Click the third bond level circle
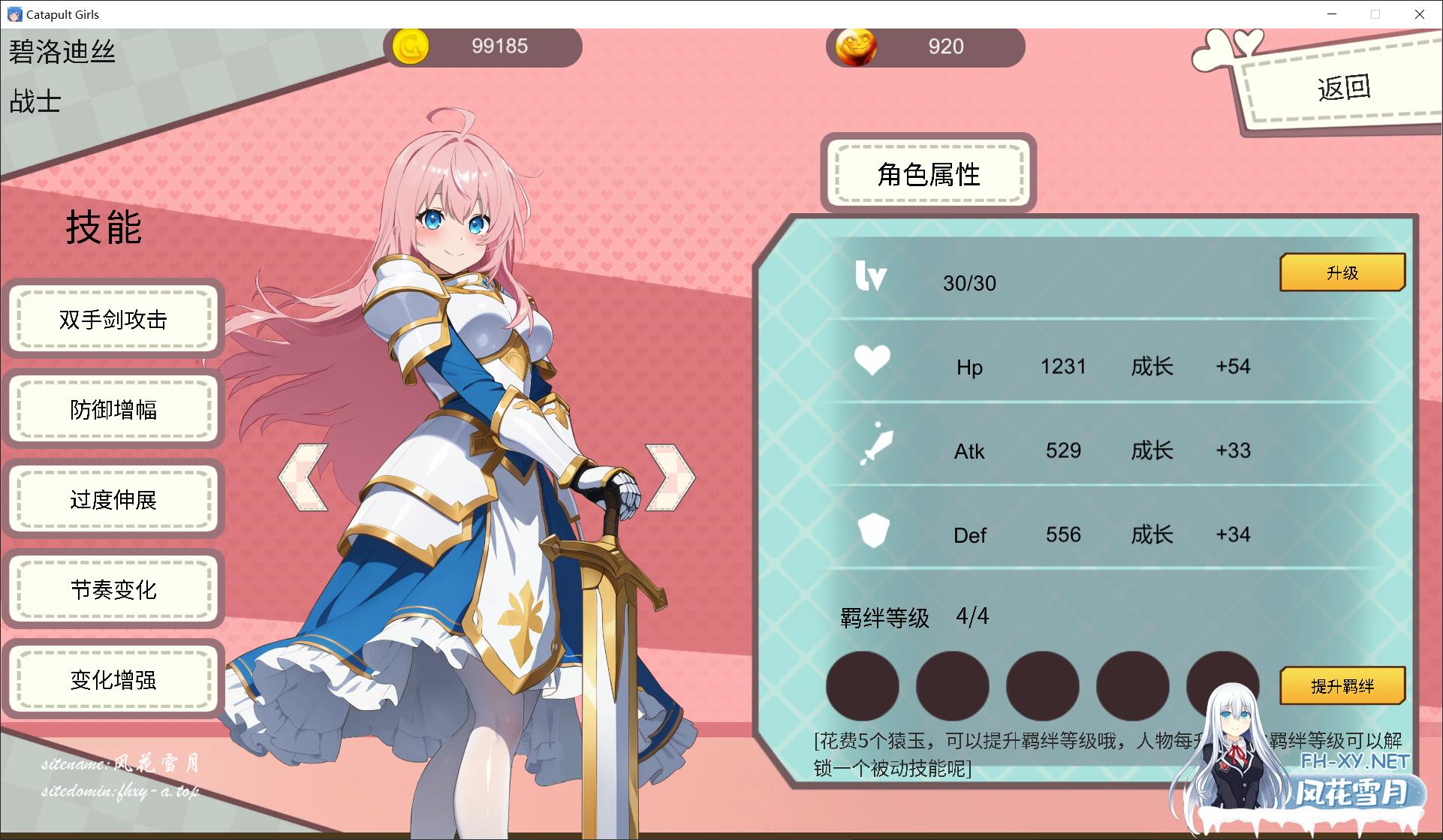The image size is (1443, 840). [x=1043, y=685]
